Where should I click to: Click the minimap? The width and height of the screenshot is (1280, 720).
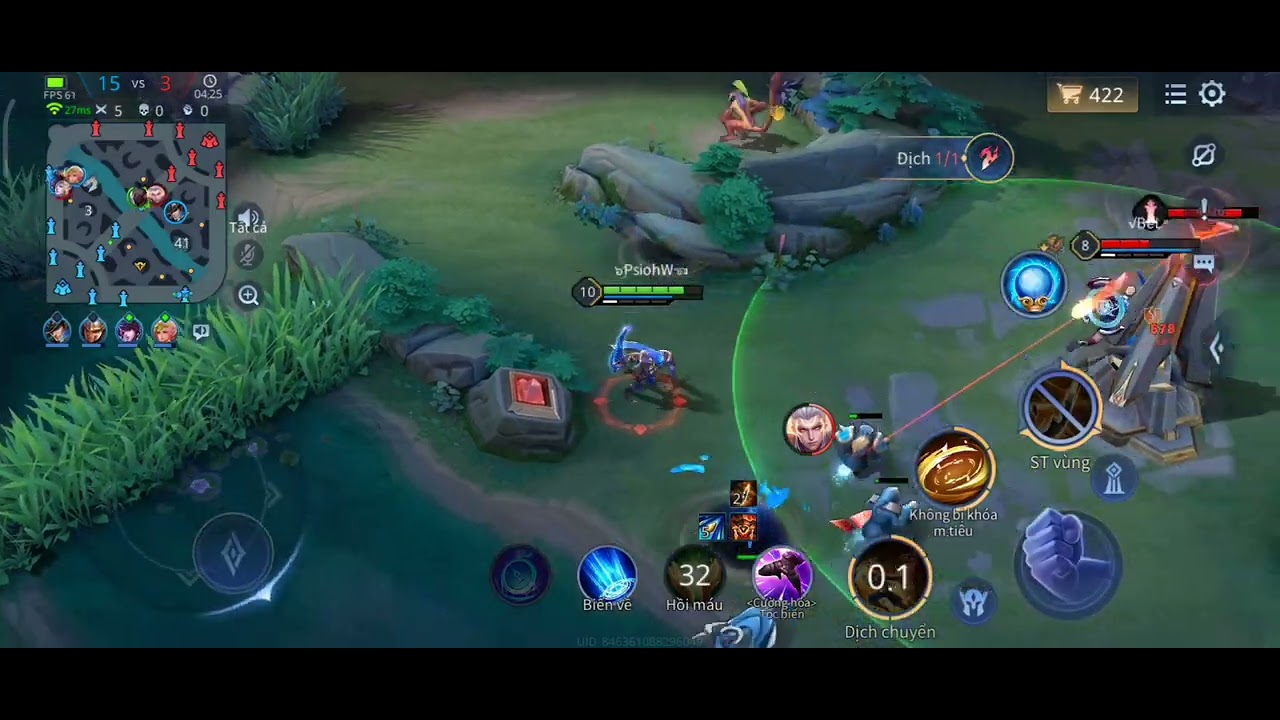click(134, 211)
